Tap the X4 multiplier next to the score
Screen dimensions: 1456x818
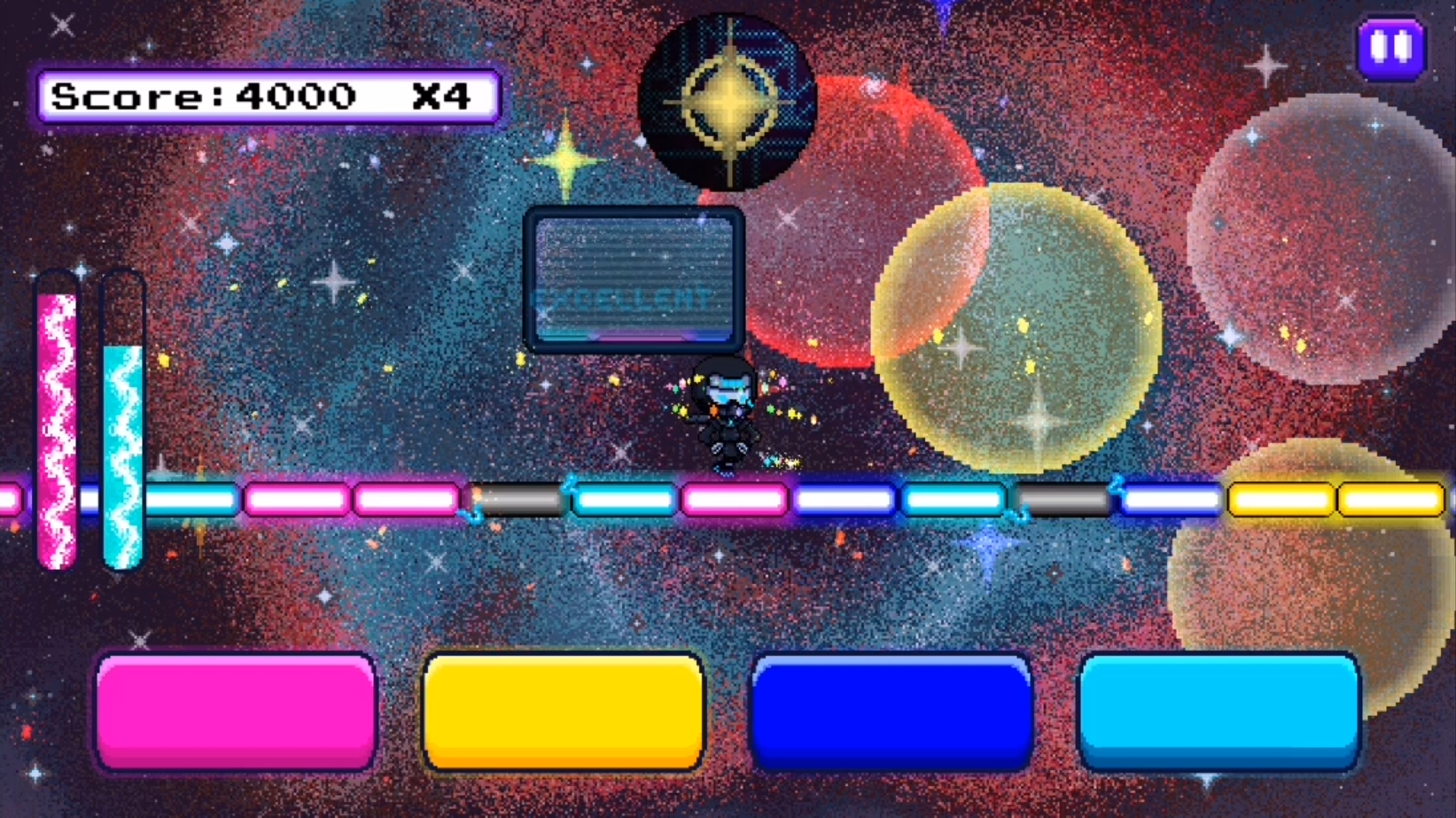[x=443, y=96]
